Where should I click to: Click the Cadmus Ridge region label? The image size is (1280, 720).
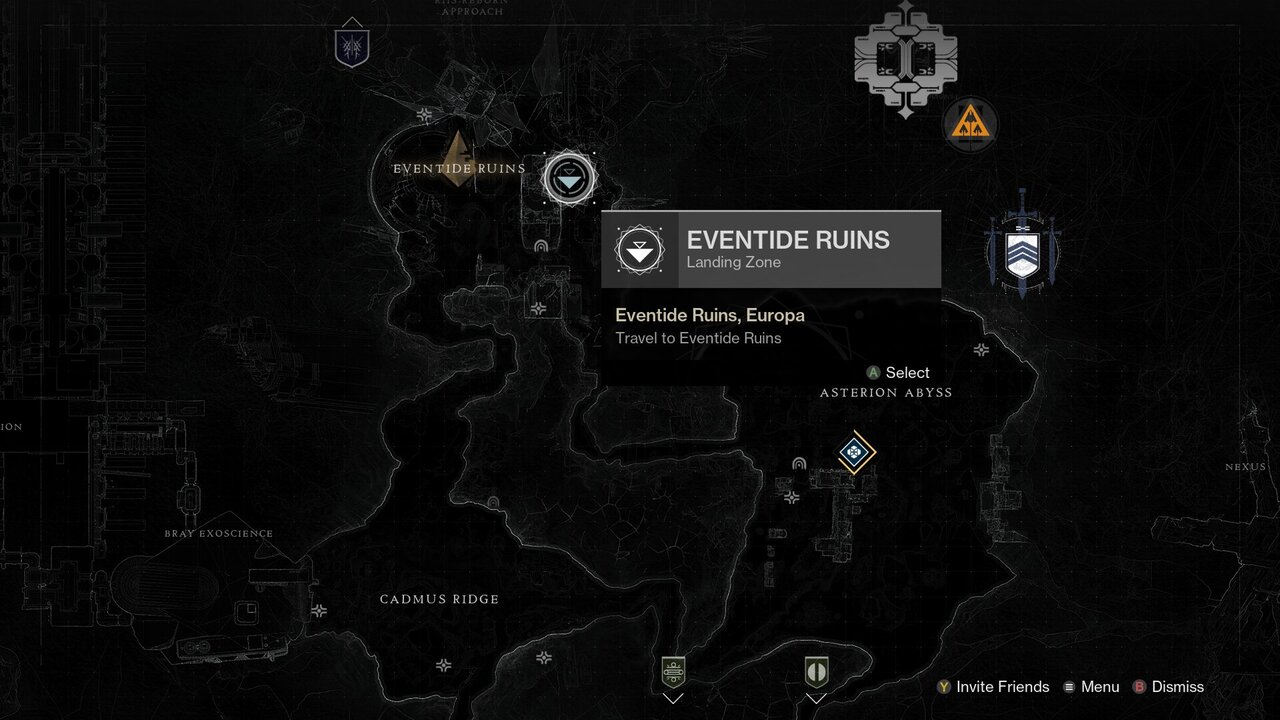tap(440, 598)
